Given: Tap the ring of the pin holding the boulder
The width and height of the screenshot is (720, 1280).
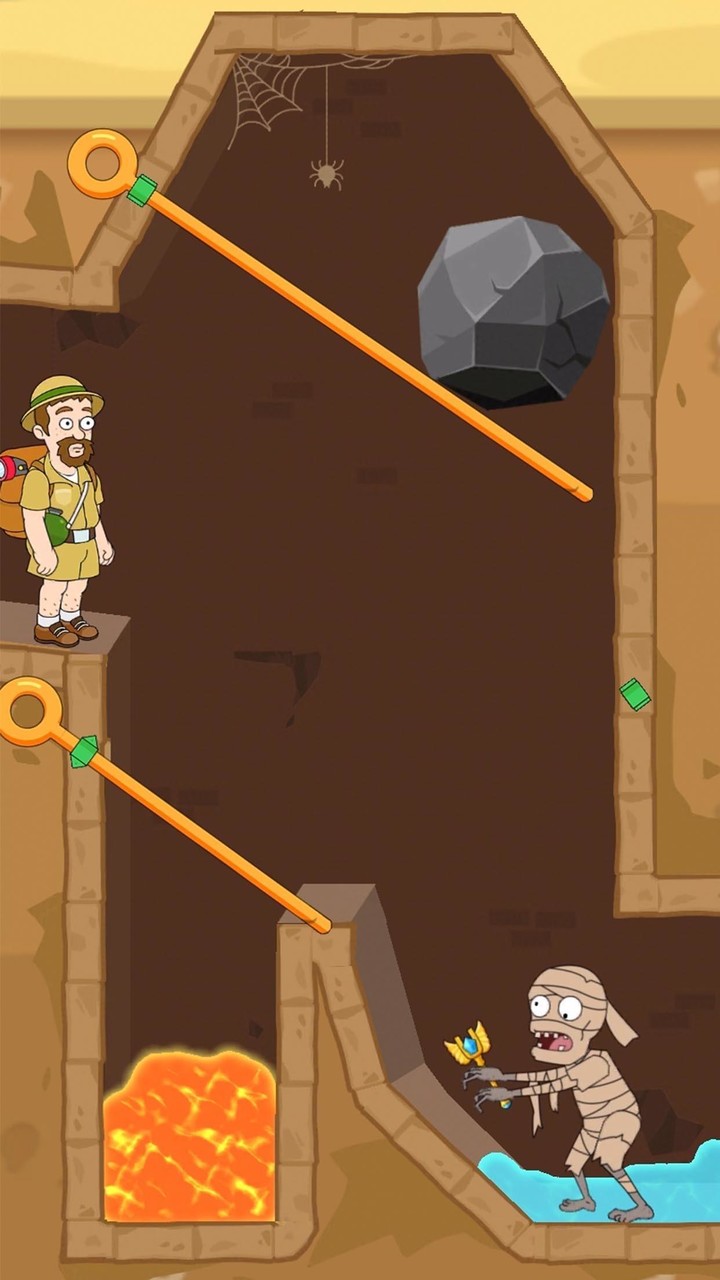Looking at the screenshot, I should [103, 163].
